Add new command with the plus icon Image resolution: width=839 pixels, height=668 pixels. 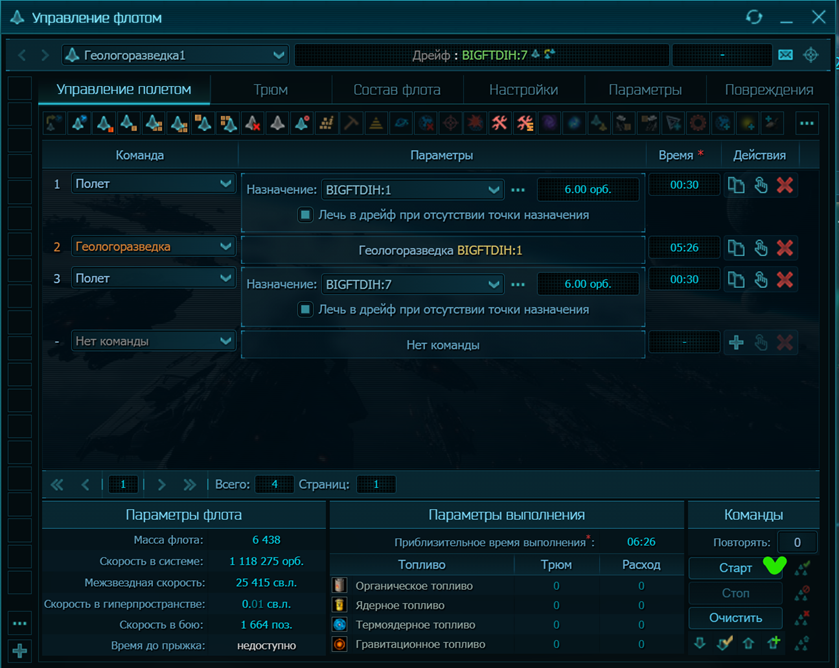pyautogui.click(x=736, y=343)
